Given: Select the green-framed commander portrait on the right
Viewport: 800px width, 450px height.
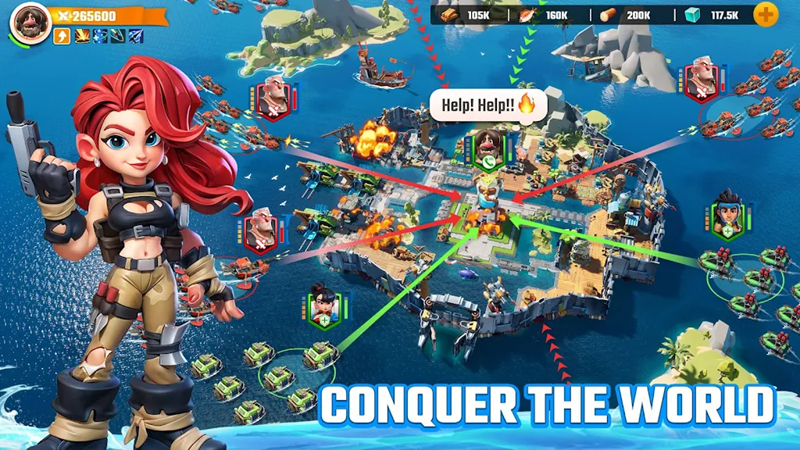Looking at the screenshot, I should (725, 215).
